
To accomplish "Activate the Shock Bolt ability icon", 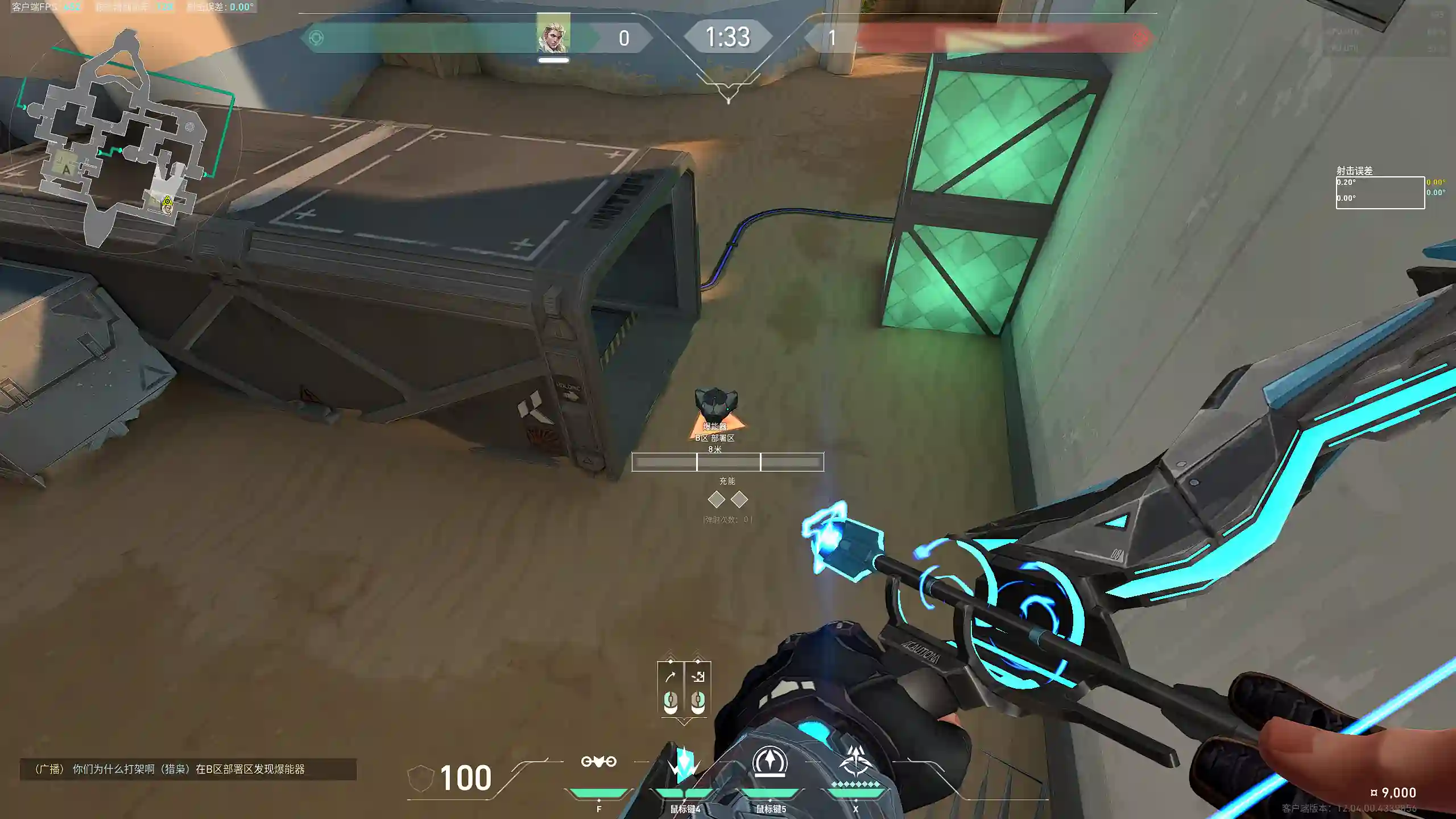I will [684, 763].
